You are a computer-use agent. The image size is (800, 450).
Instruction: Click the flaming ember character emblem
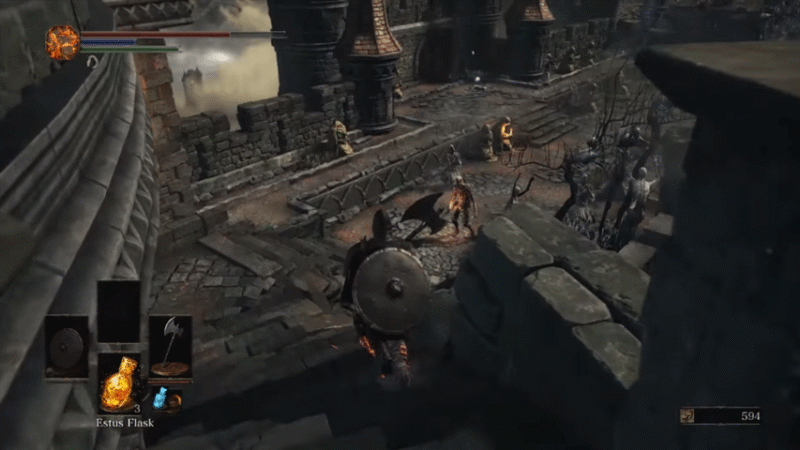pos(62,42)
